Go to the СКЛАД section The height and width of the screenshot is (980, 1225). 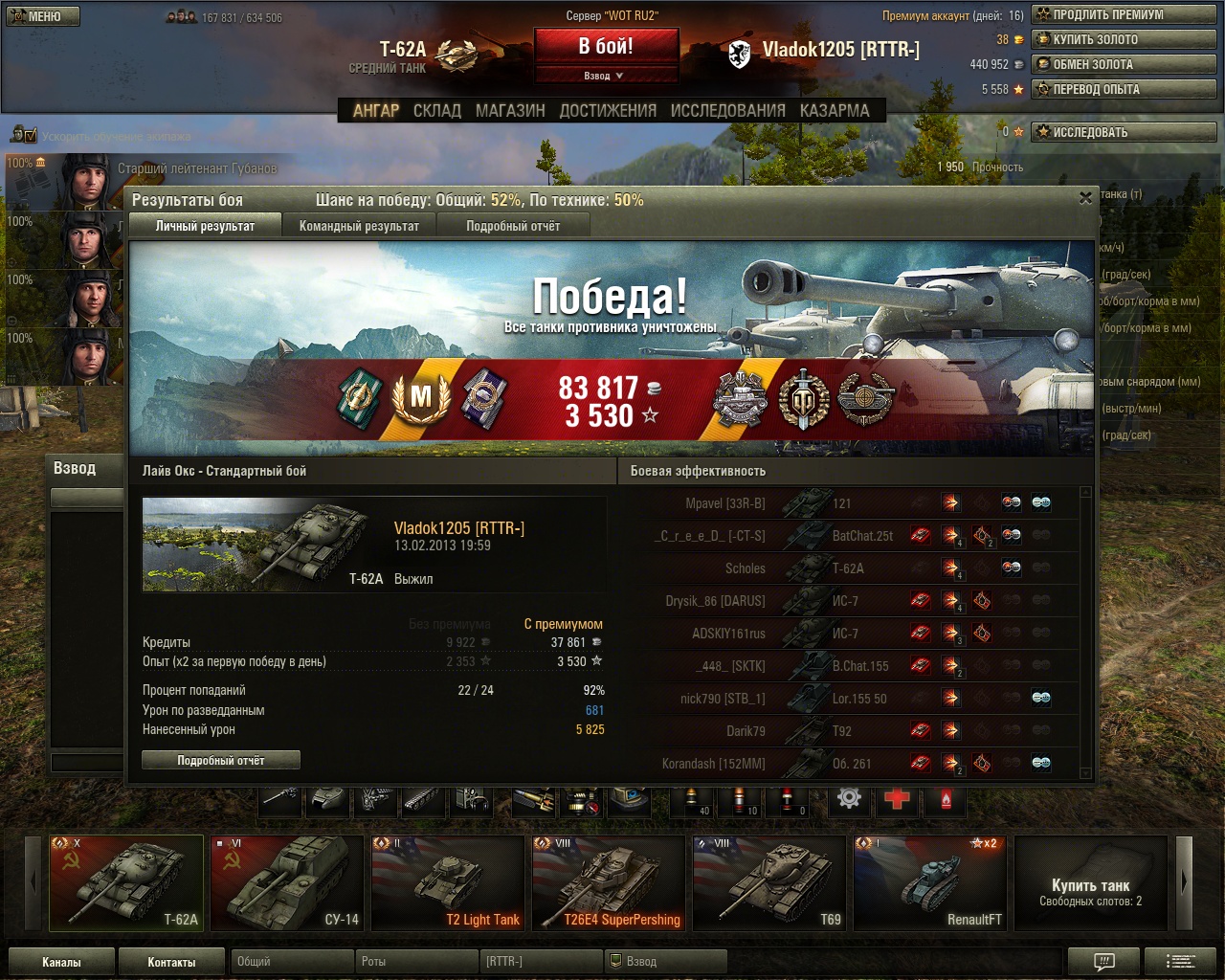[437, 110]
